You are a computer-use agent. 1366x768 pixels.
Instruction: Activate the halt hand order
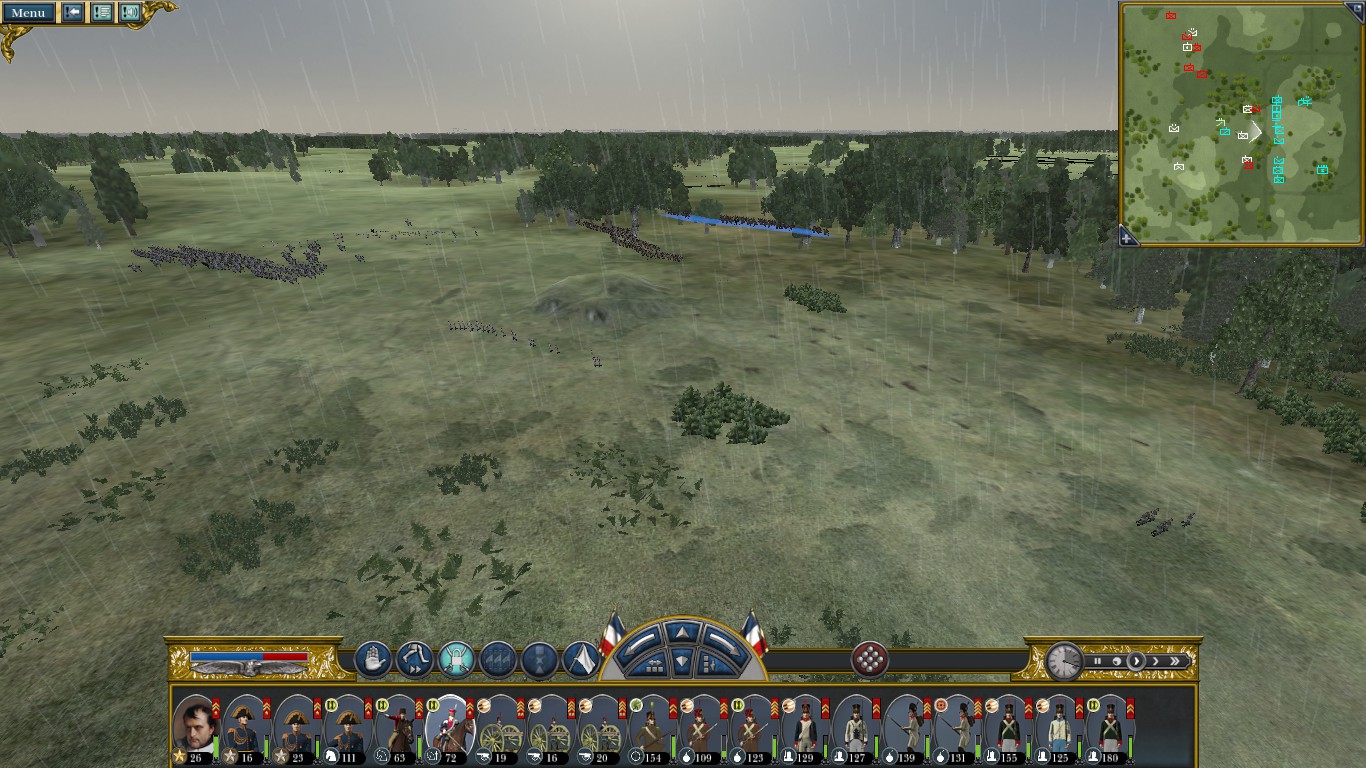373,660
